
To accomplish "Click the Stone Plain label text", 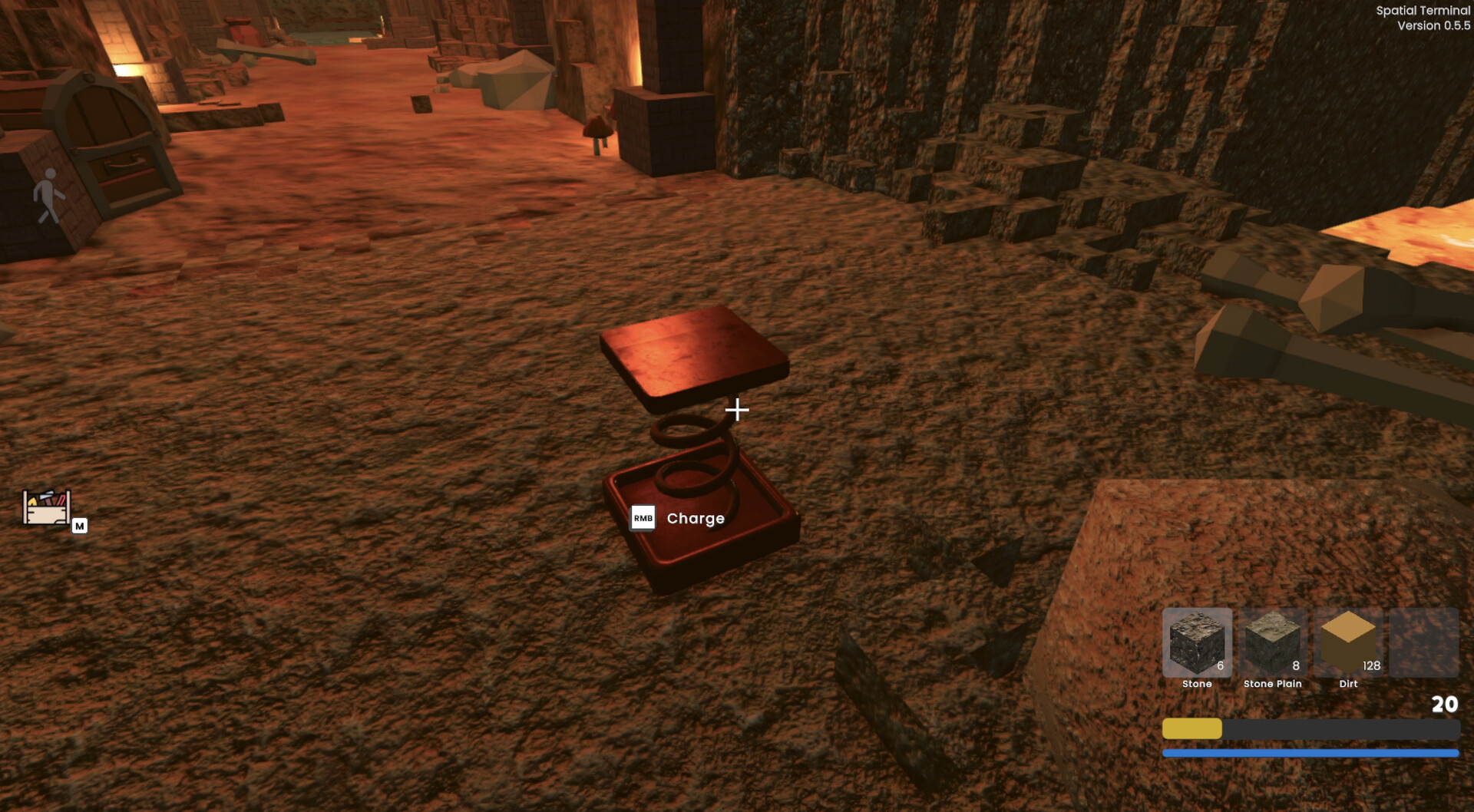I will [x=1273, y=684].
